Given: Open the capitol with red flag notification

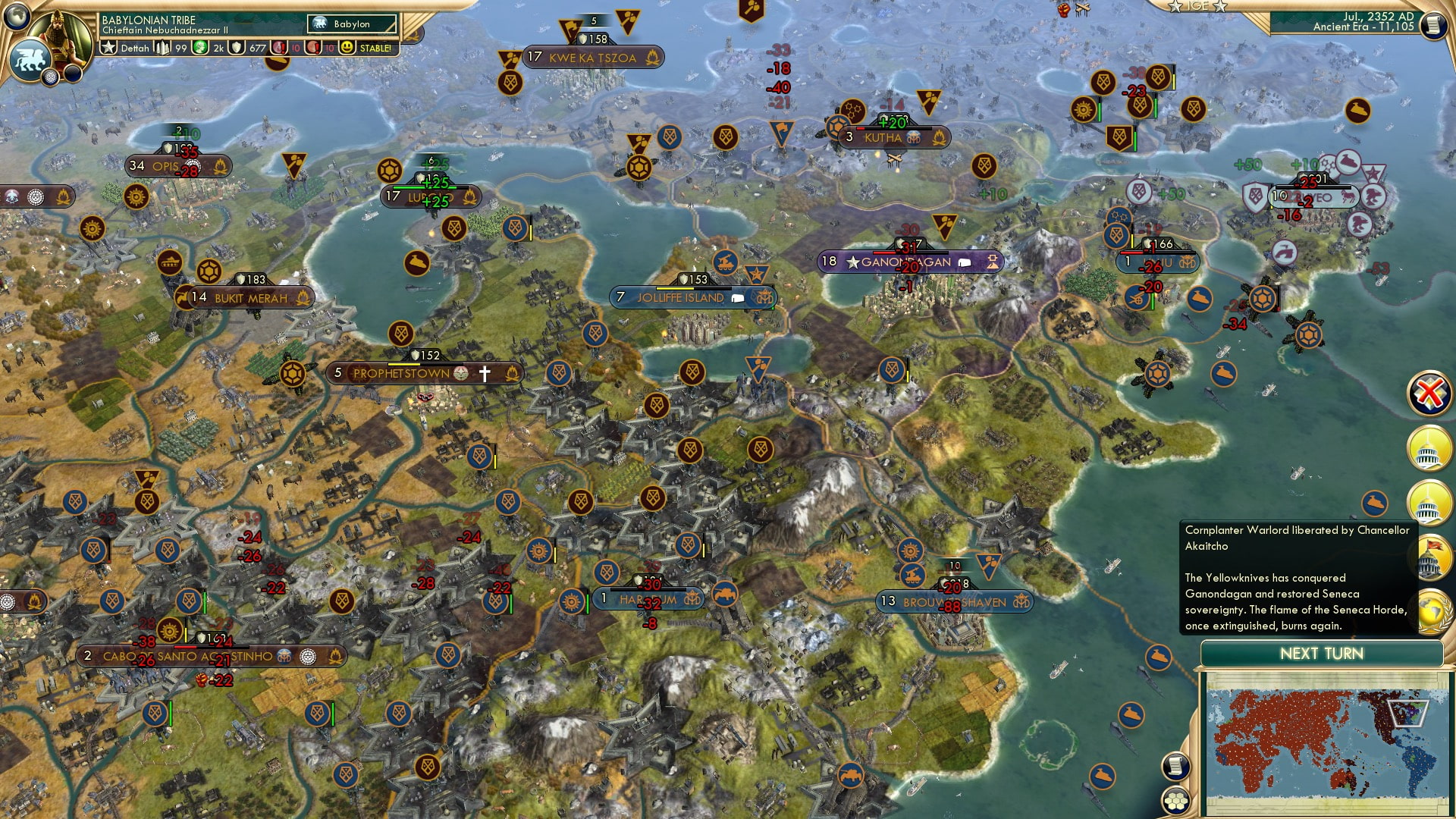Looking at the screenshot, I should (1431, 554).
